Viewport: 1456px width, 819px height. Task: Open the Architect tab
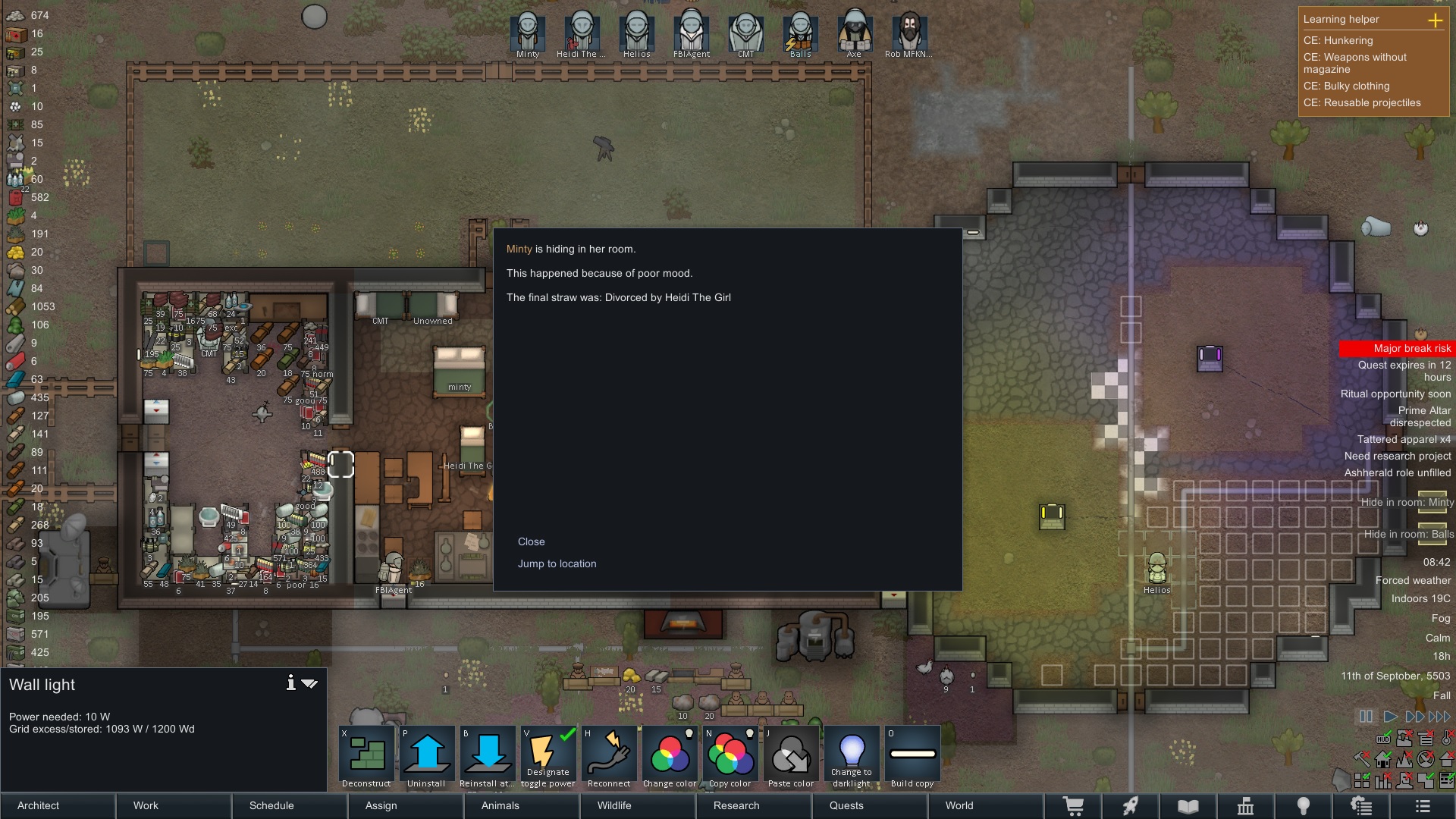click(38, 806)
